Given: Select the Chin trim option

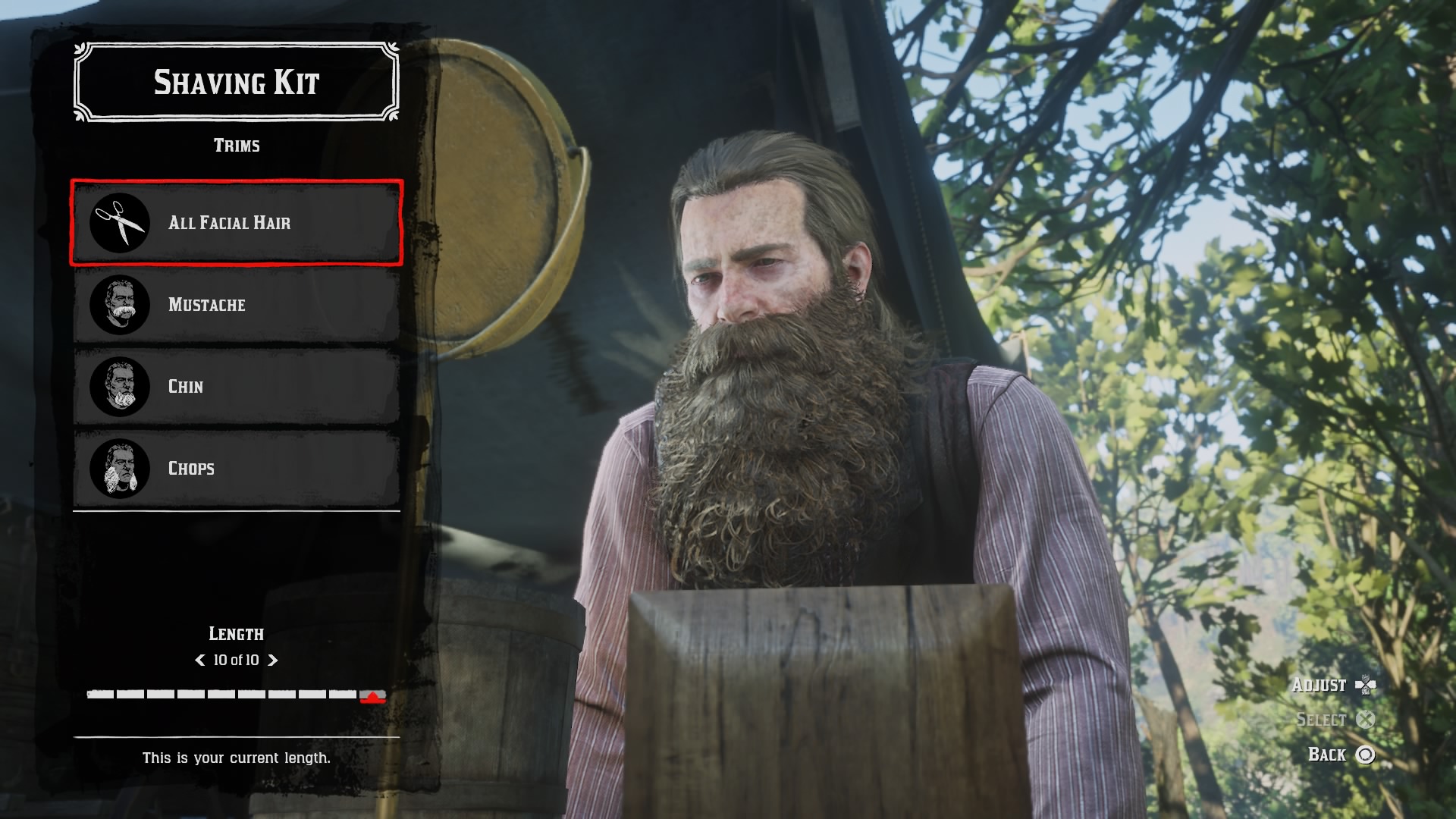Looking at the screenshot, I should pos(235,387).
